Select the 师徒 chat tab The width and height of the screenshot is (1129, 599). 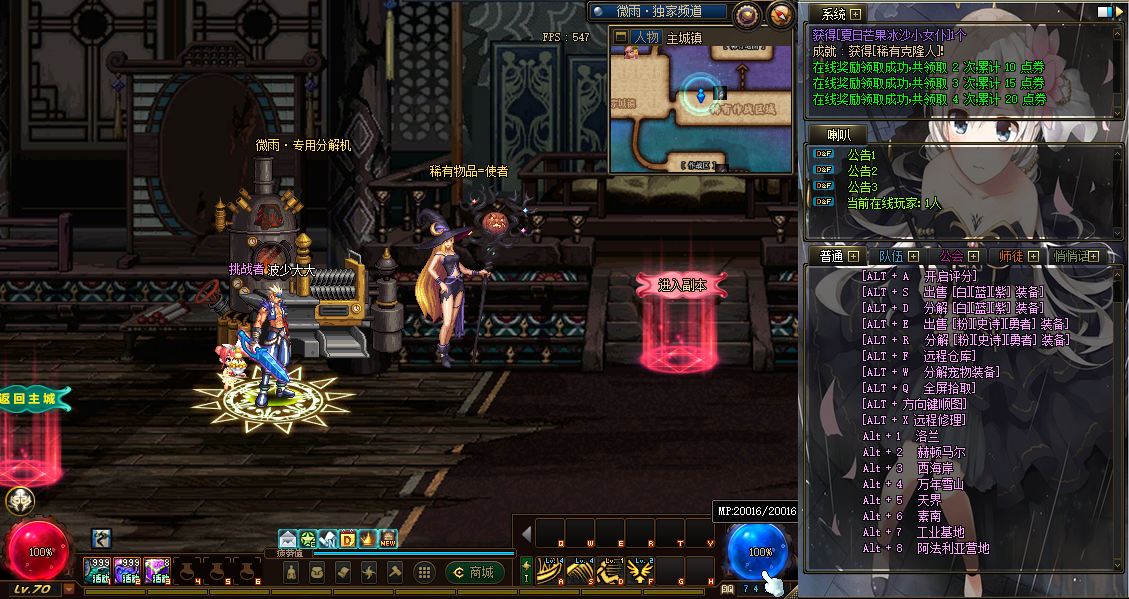[x=1010, y=256]
